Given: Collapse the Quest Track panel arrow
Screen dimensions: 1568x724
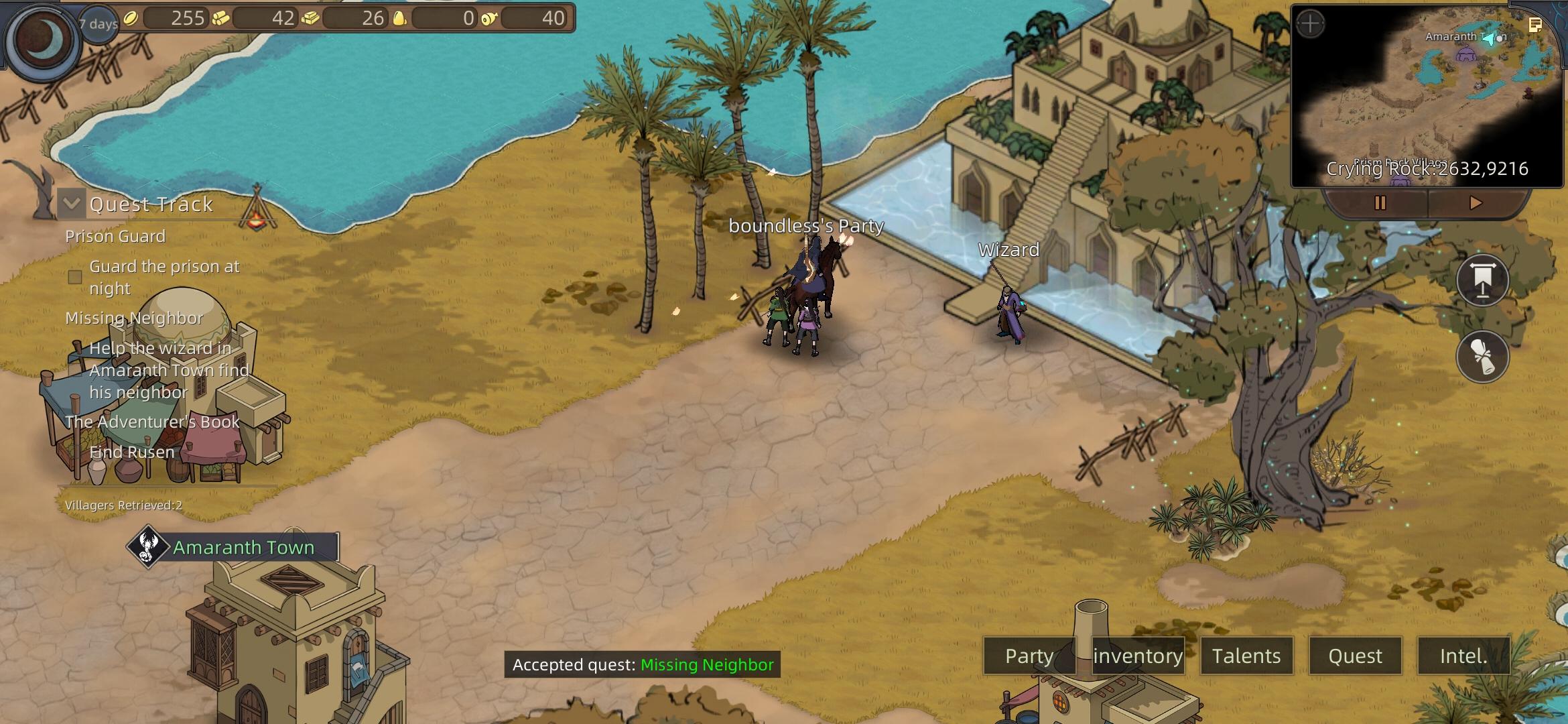Looking at the screenshot, I should 72,203.
